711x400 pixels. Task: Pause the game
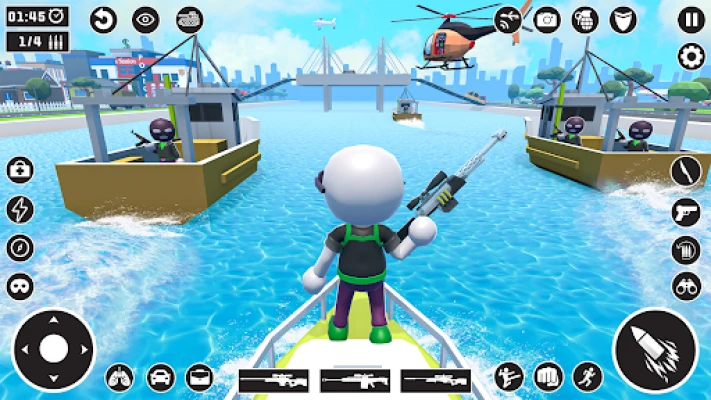click(691, 19)
